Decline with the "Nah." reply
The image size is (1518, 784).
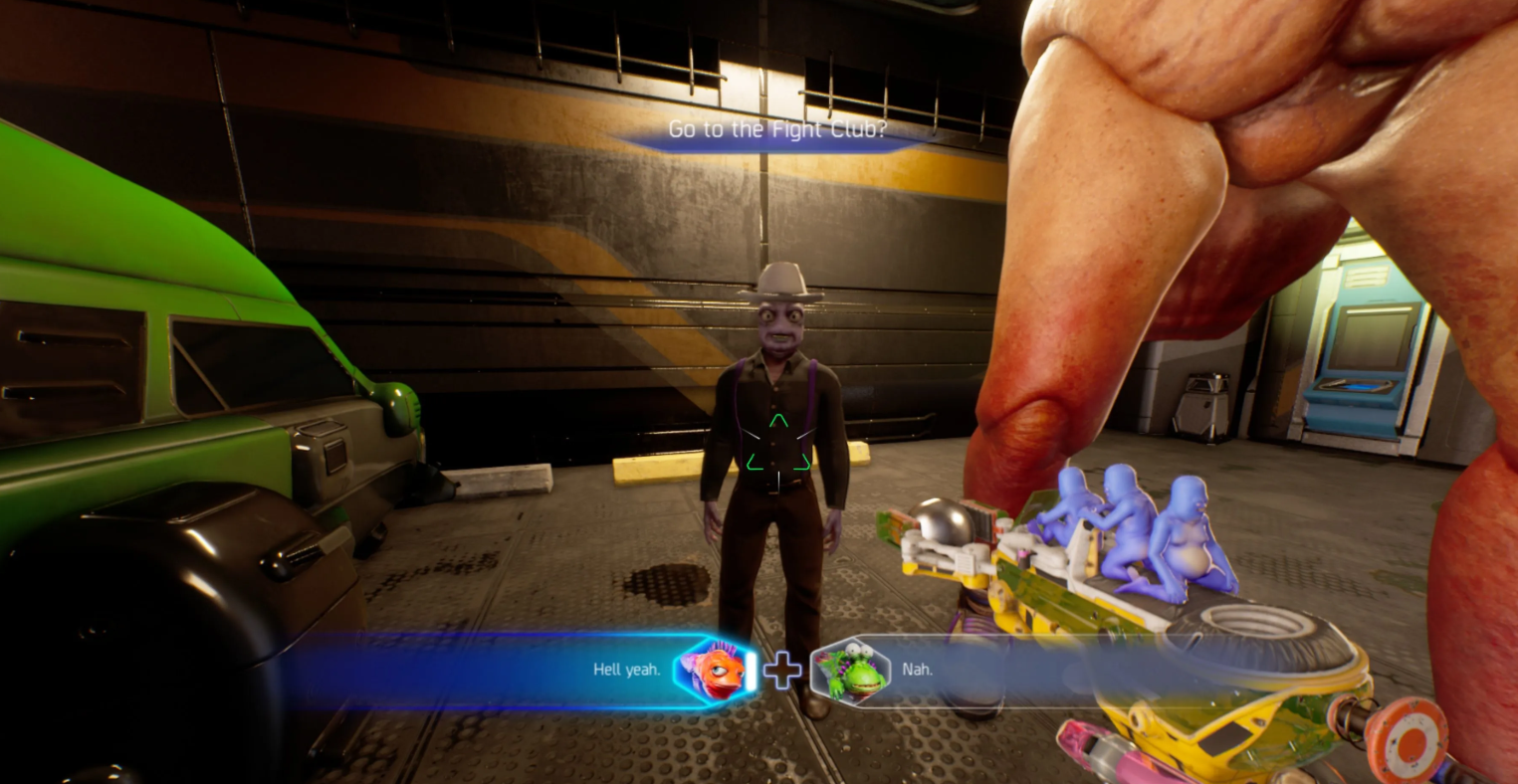[x=916, y=670]
